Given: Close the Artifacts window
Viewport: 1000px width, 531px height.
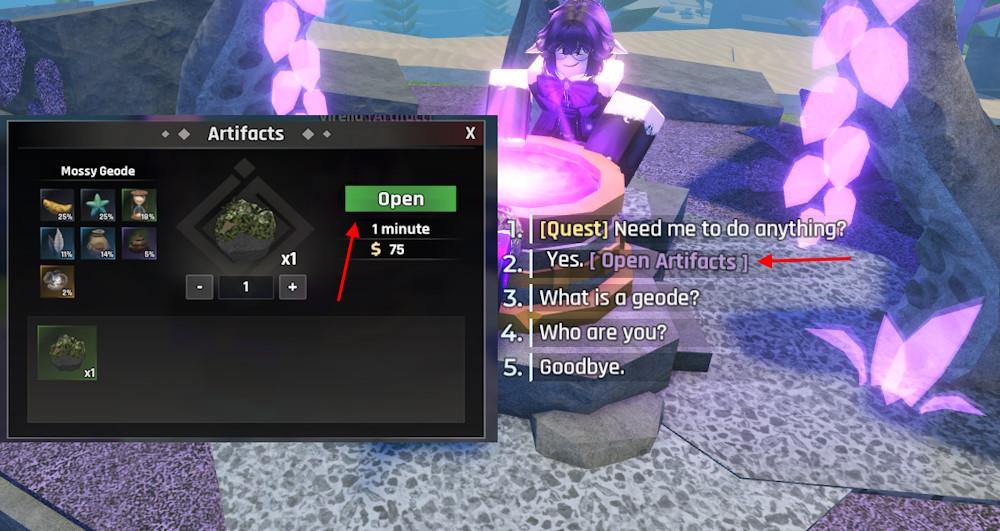Looking at the screenshot, I should coord(470,133).
